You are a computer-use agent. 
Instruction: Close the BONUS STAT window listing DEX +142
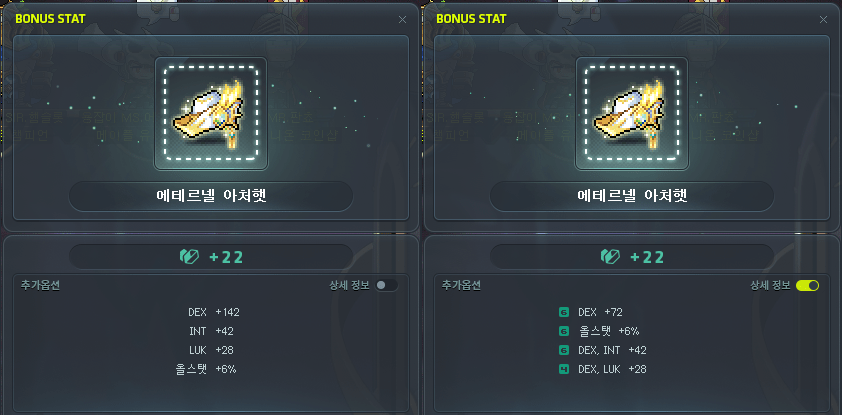click(402, 19)
